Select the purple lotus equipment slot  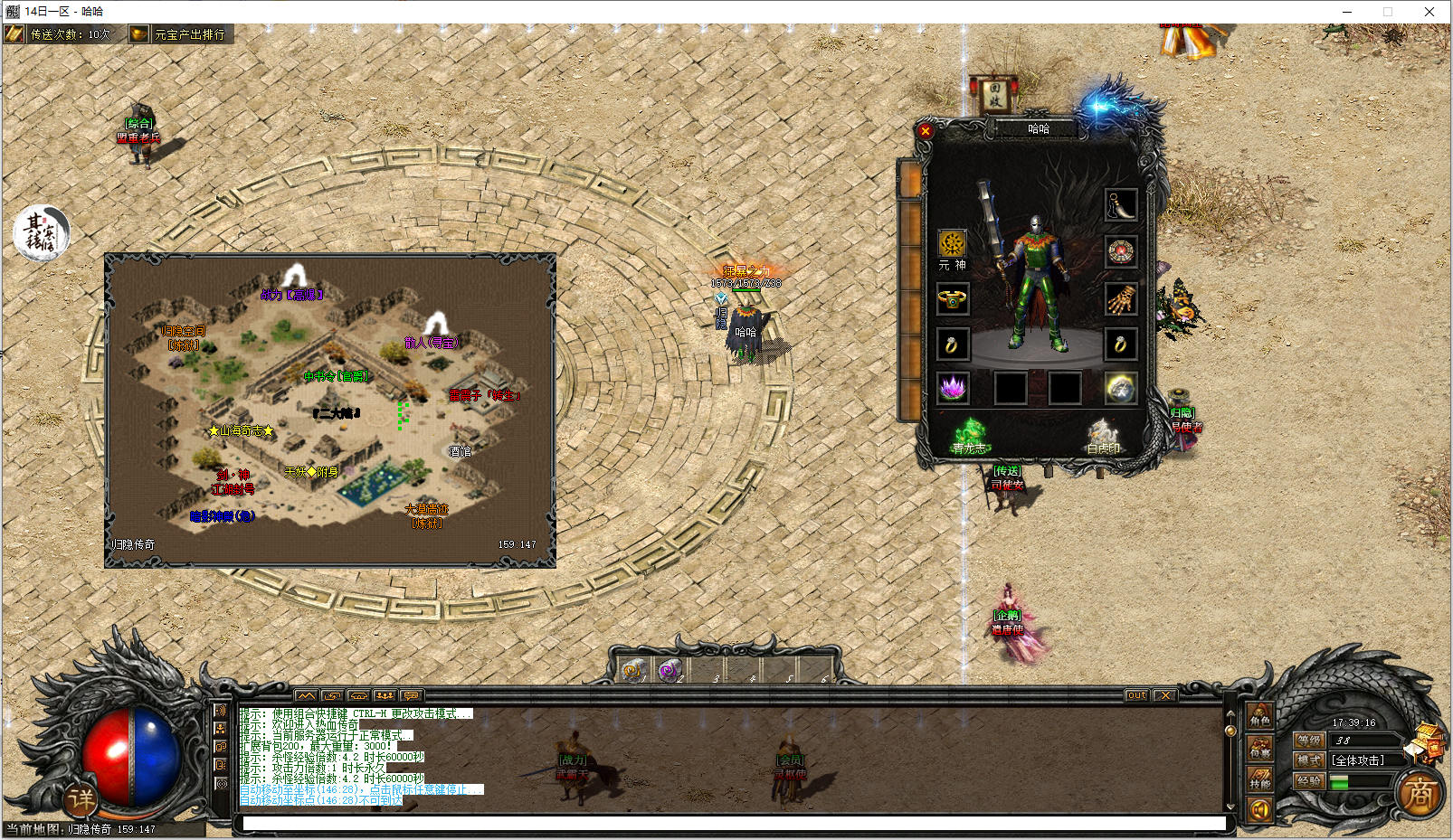click(x=953, y=388)
